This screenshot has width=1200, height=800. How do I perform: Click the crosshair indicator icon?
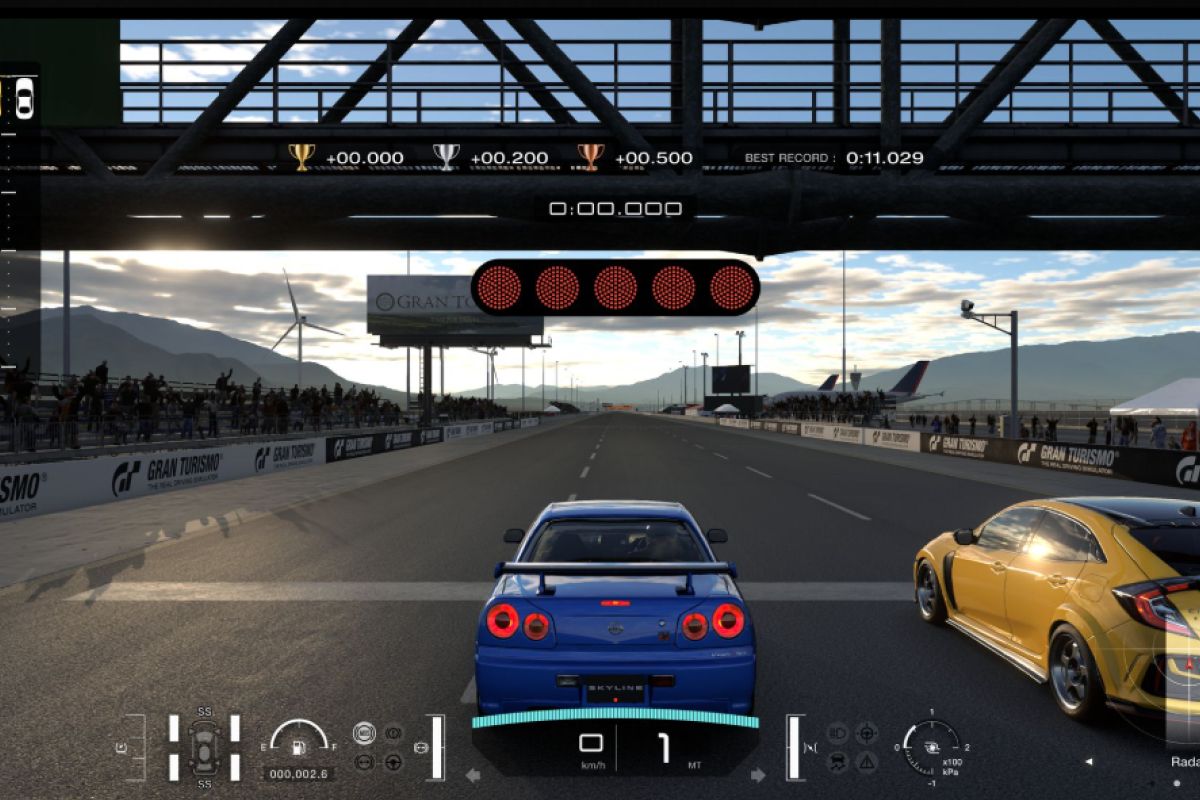(866, 733)
